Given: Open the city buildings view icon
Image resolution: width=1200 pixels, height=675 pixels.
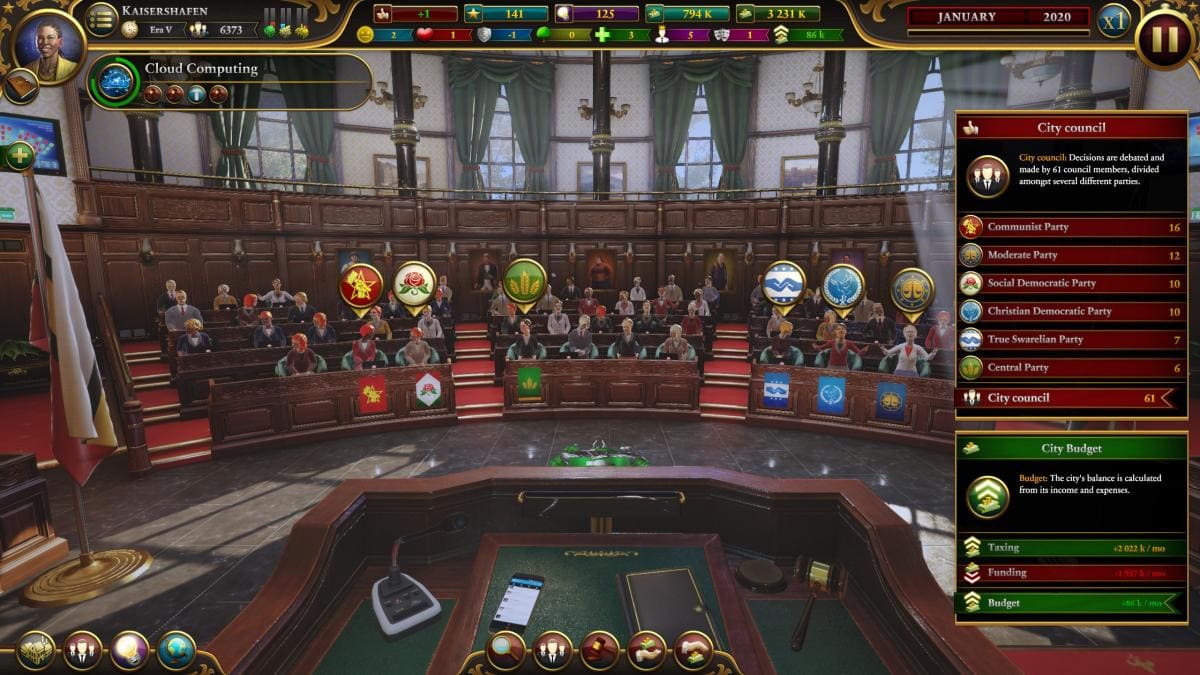Looking at the screenshot, I should pos(37,650).
